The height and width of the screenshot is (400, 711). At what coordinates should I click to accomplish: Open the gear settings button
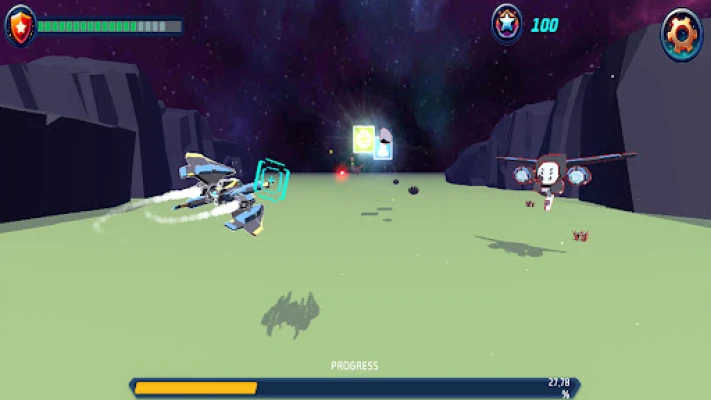click(x=682, y=34)
